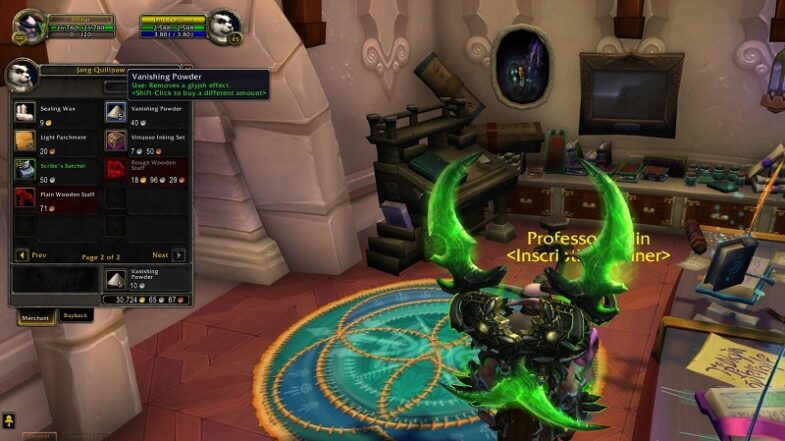Viewport: 785px width, 441px height.
Task: Select the Rough Wooden Staff item
Action: click(x=116, y=170)
